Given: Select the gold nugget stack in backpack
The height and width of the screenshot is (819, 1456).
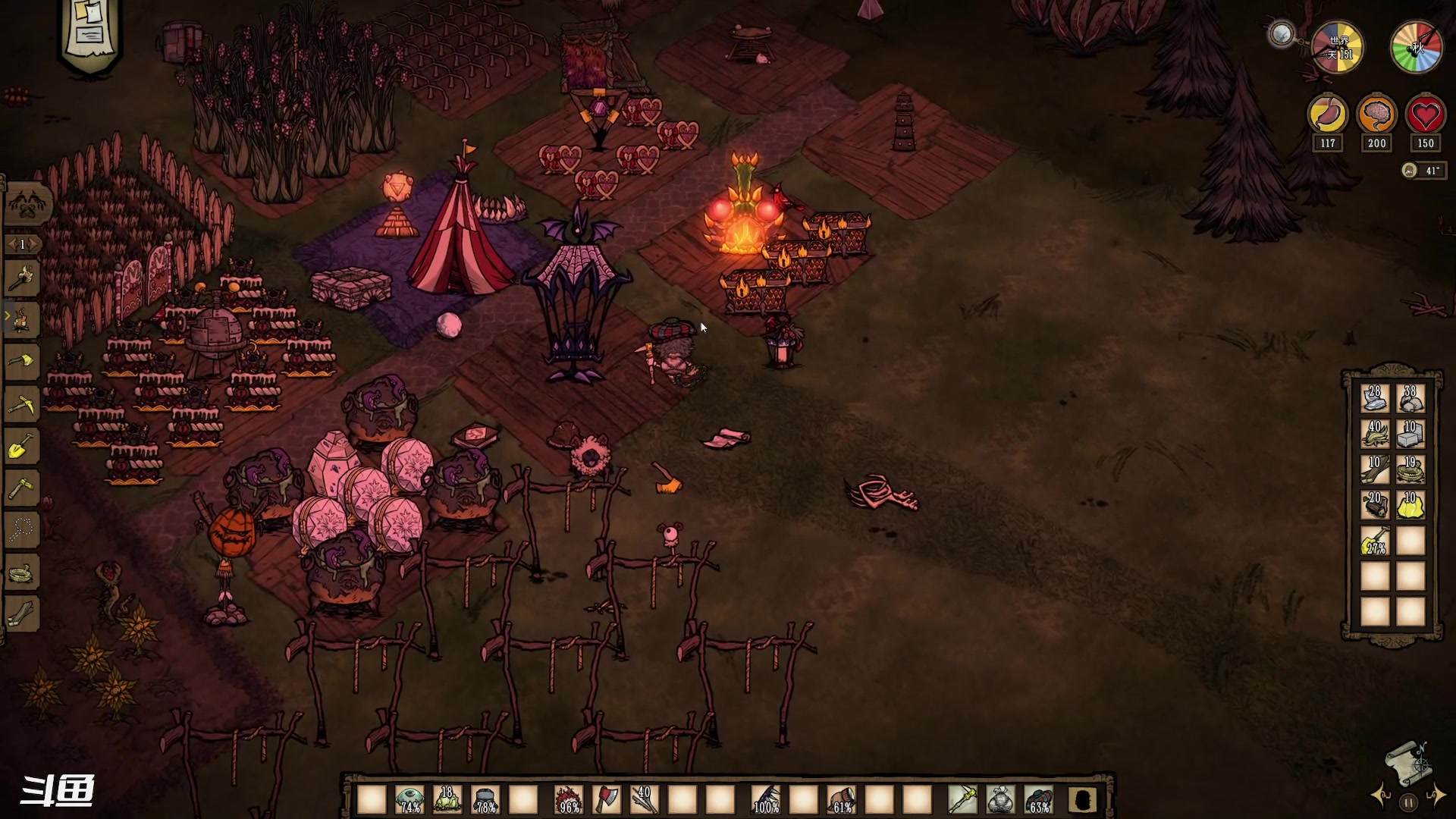Looking at the screenshot, I should (x=1410, y=505).
